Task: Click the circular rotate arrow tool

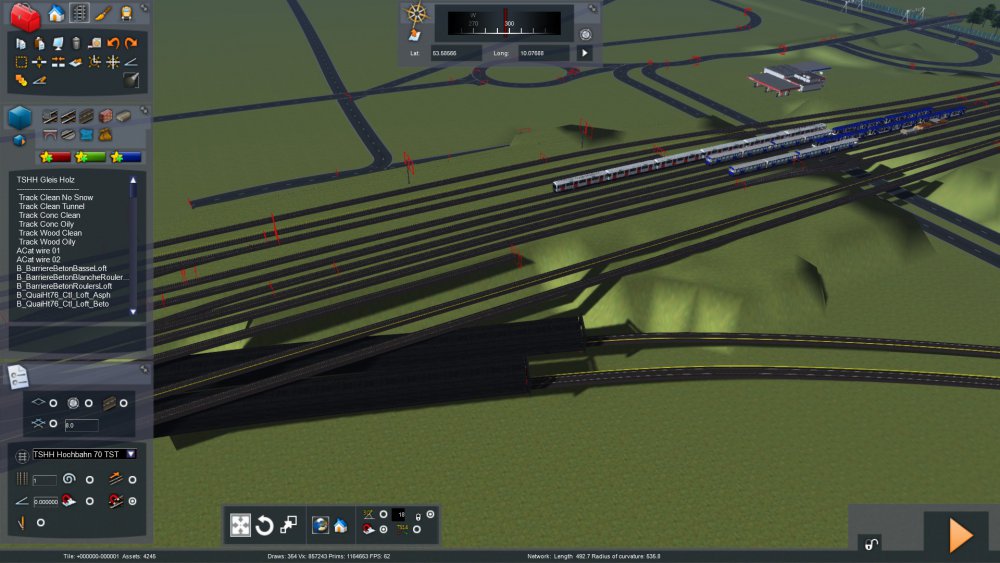Action: 265,525
